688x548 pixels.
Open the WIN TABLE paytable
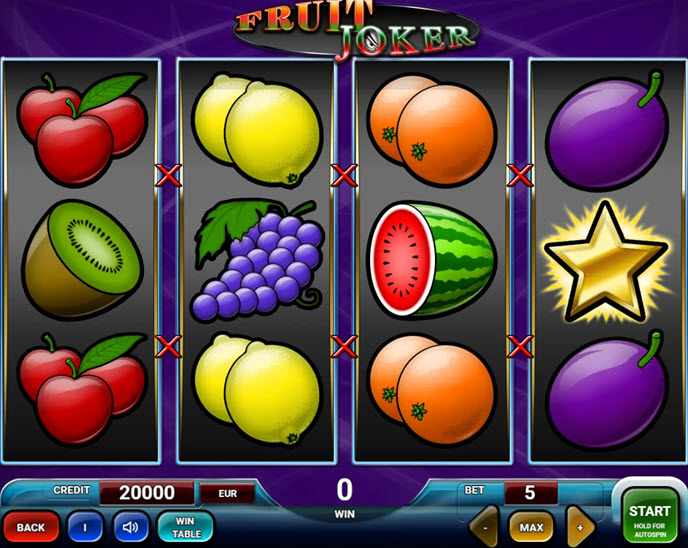coord(185,526)
